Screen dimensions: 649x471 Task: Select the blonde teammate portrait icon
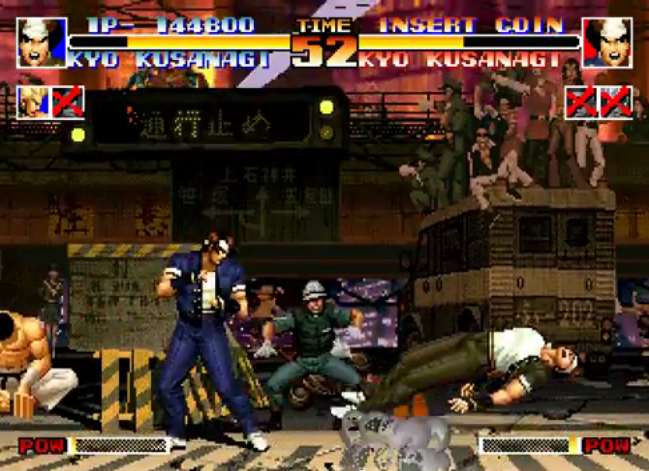pos(33,102)
